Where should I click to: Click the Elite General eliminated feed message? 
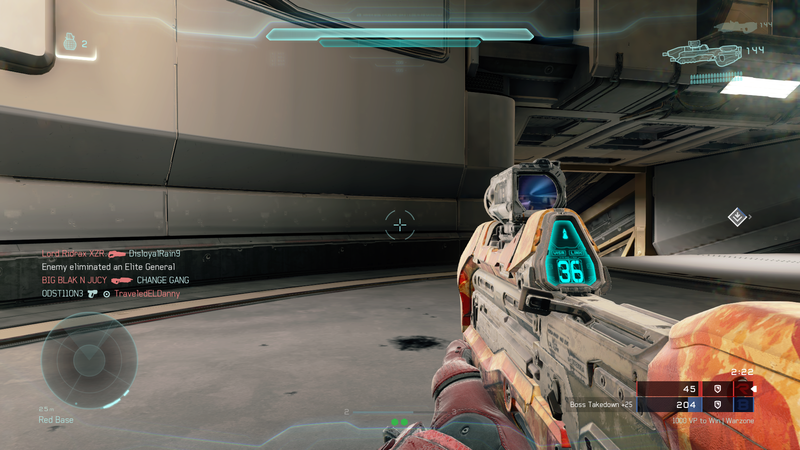108,267
